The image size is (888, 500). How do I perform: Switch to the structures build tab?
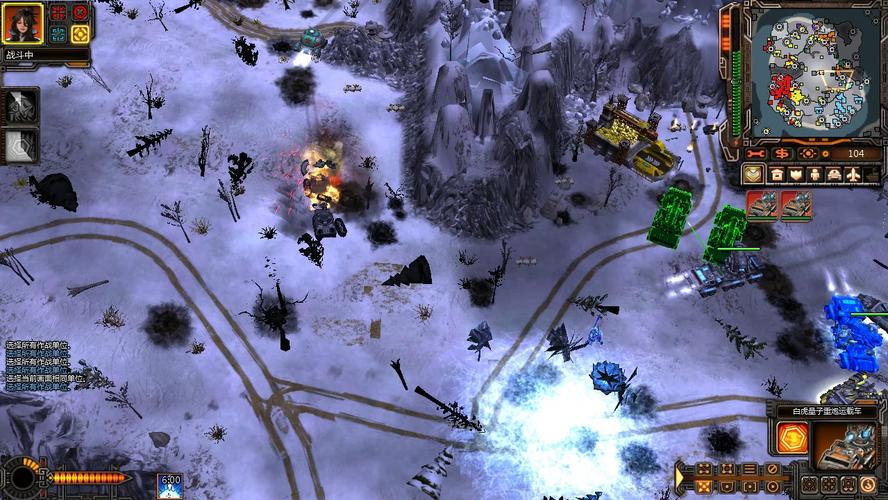pyautogui.click(x=777, y=175)
